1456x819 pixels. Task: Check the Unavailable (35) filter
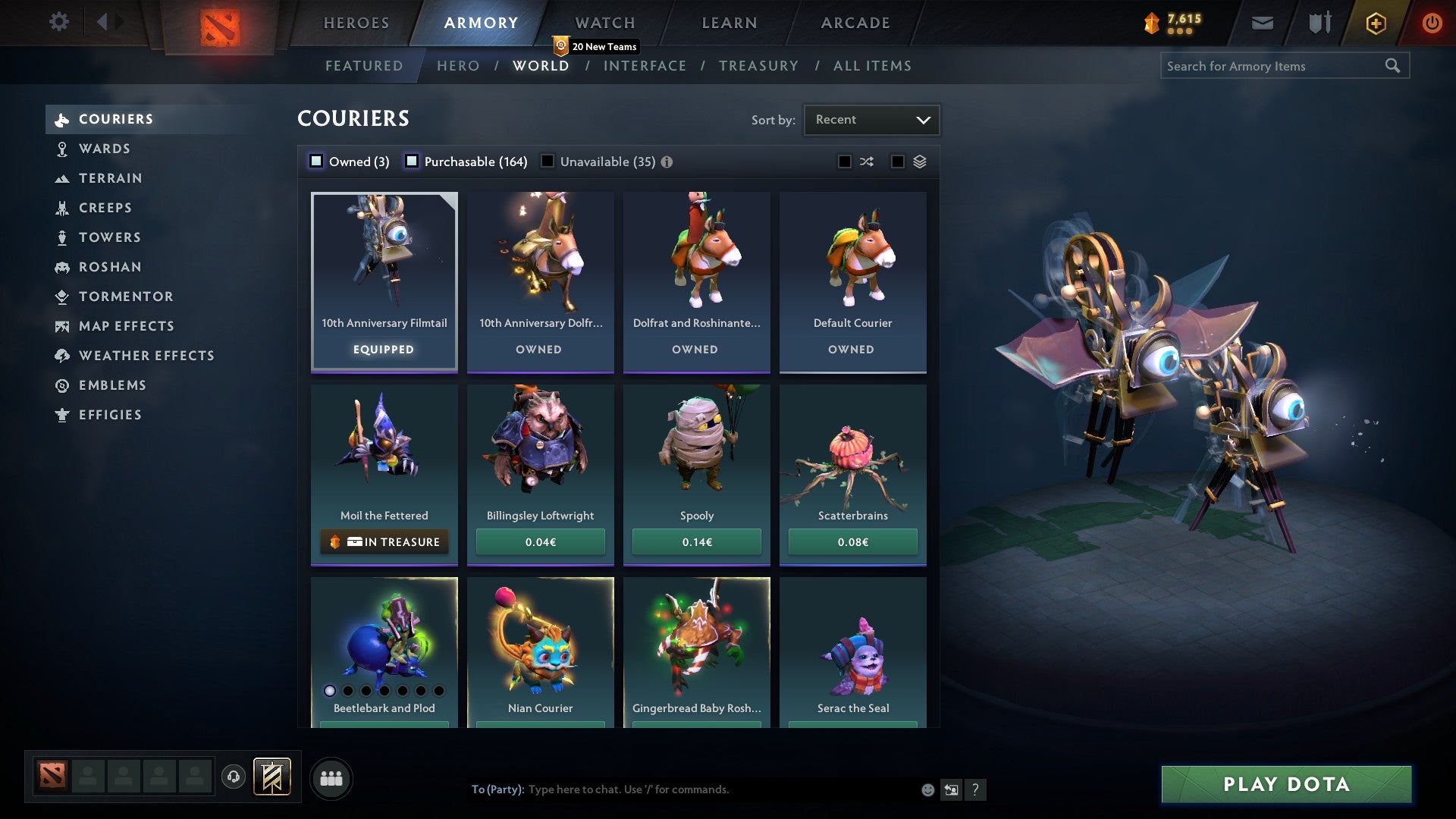click(548, 161)
